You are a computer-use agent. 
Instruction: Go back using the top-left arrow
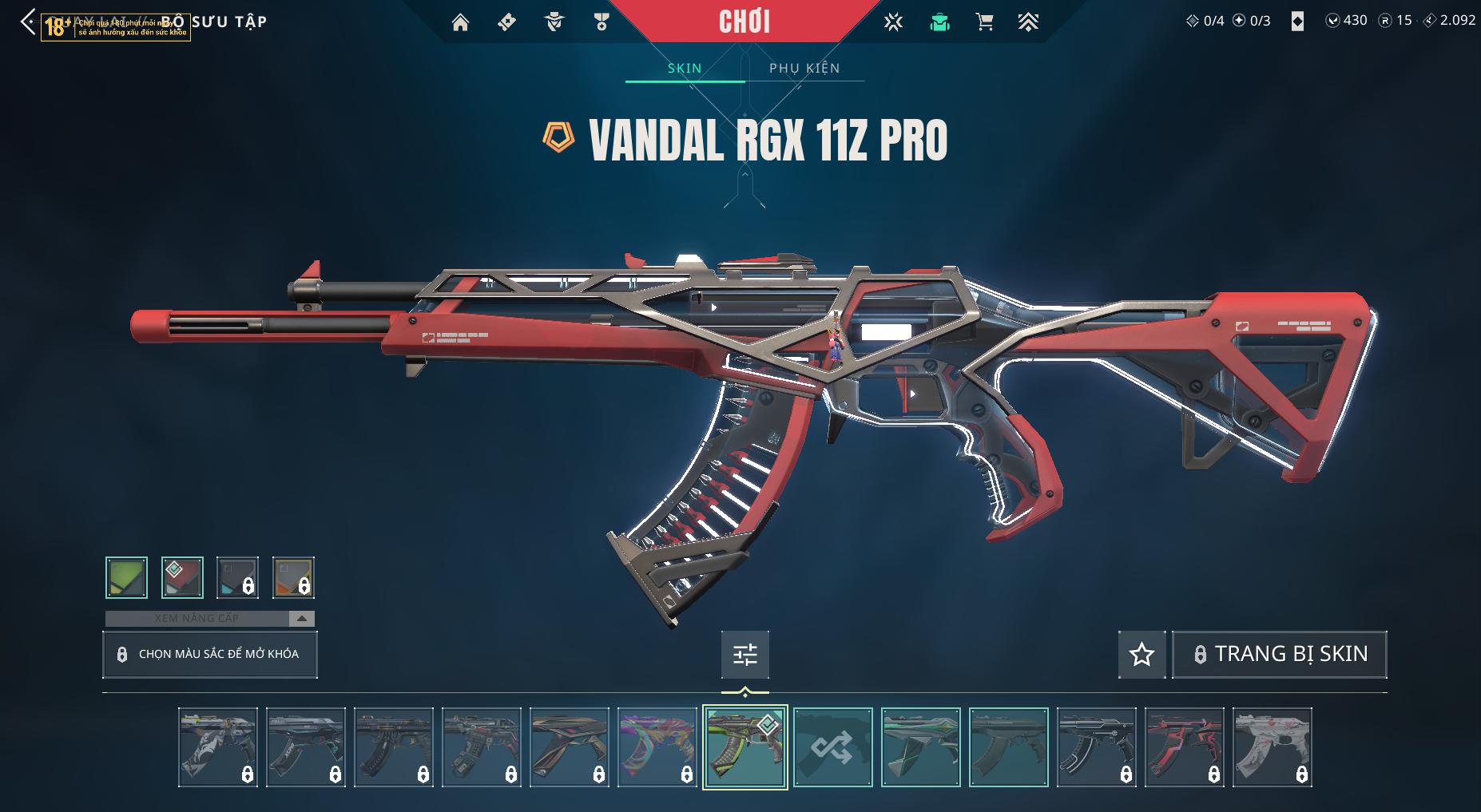[28, 22]
